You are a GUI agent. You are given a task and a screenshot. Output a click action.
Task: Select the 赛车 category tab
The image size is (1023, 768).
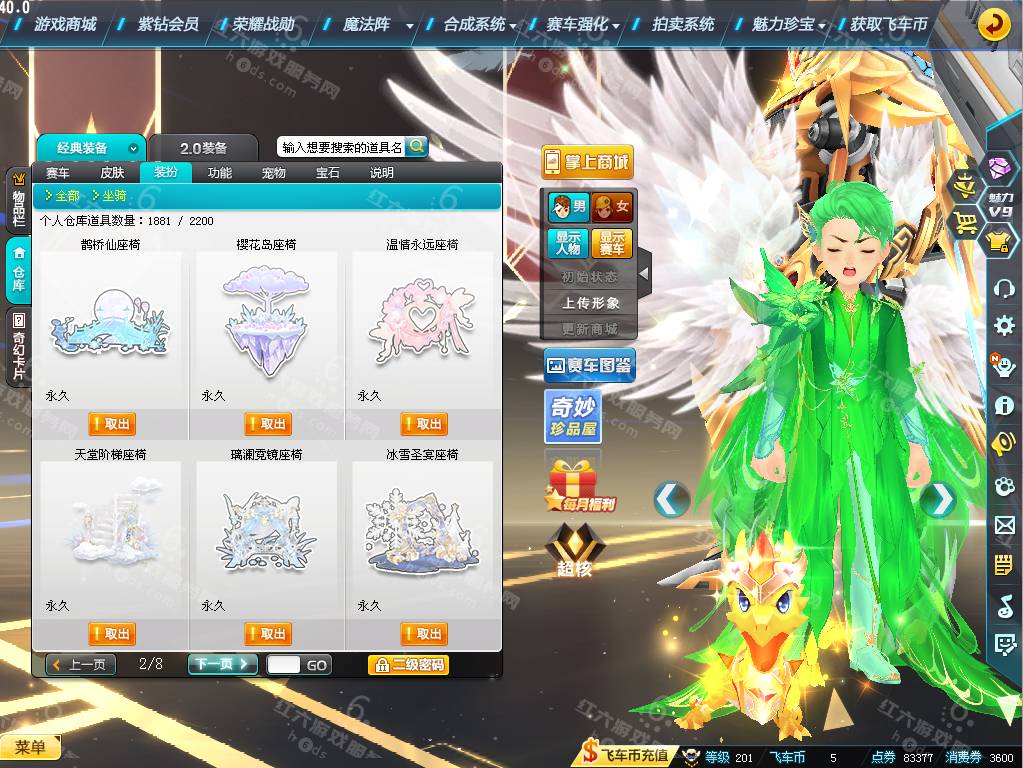coord(58,173)
